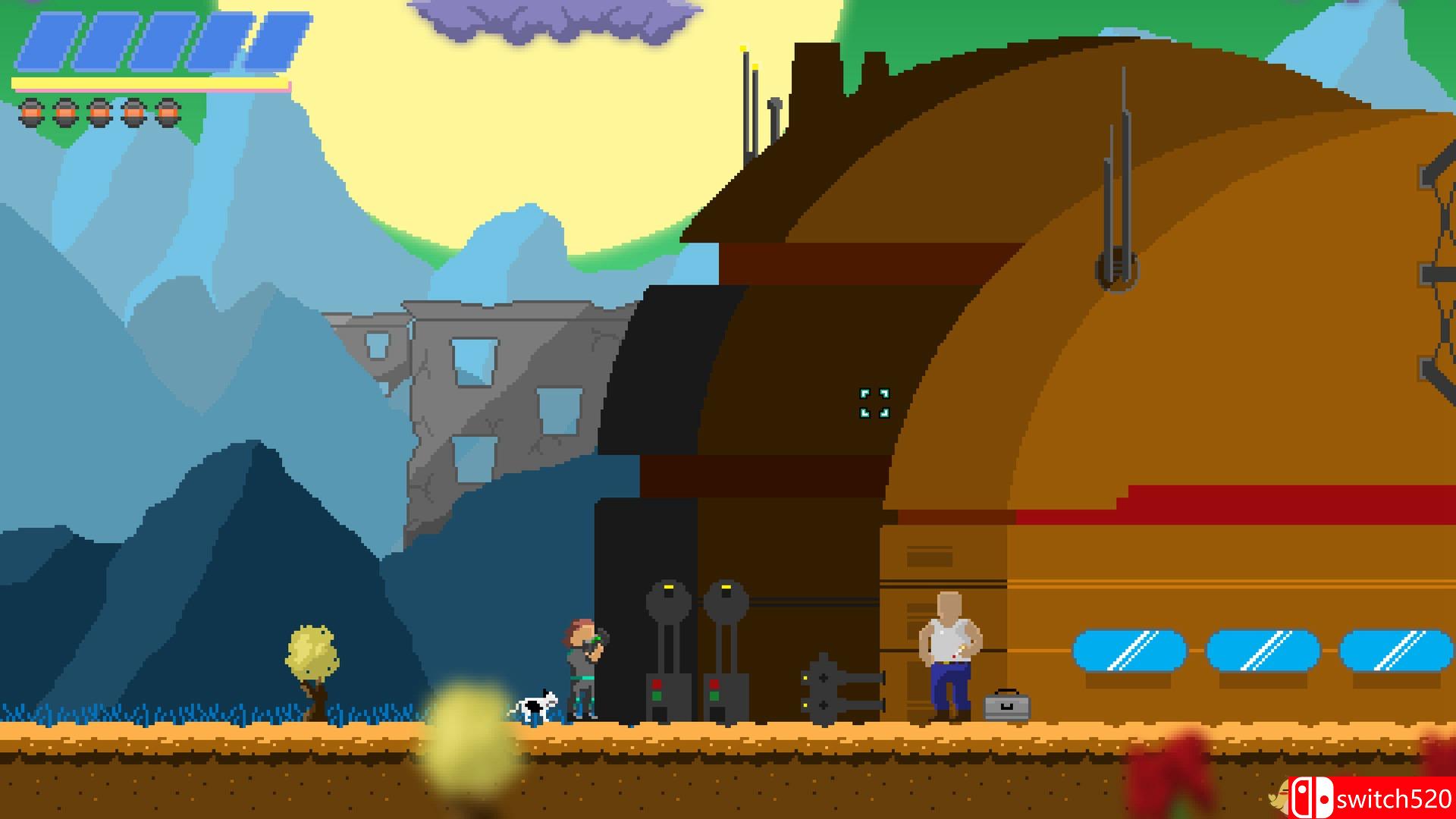Select the player character holding the weapon
Viewport: 1456px width, 819px height.
pyautogui.click(x=580, y=667)
